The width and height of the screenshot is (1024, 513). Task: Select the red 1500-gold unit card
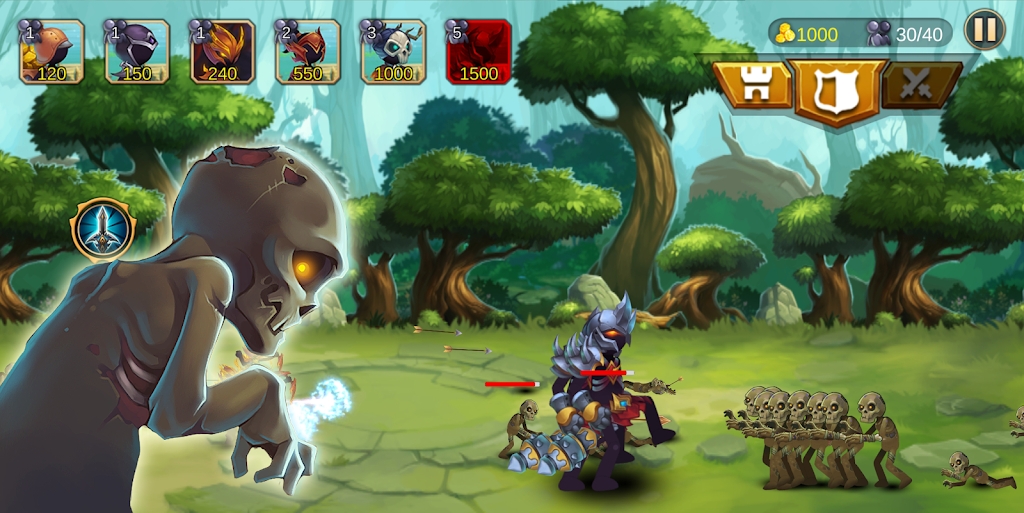pos(478,52)
